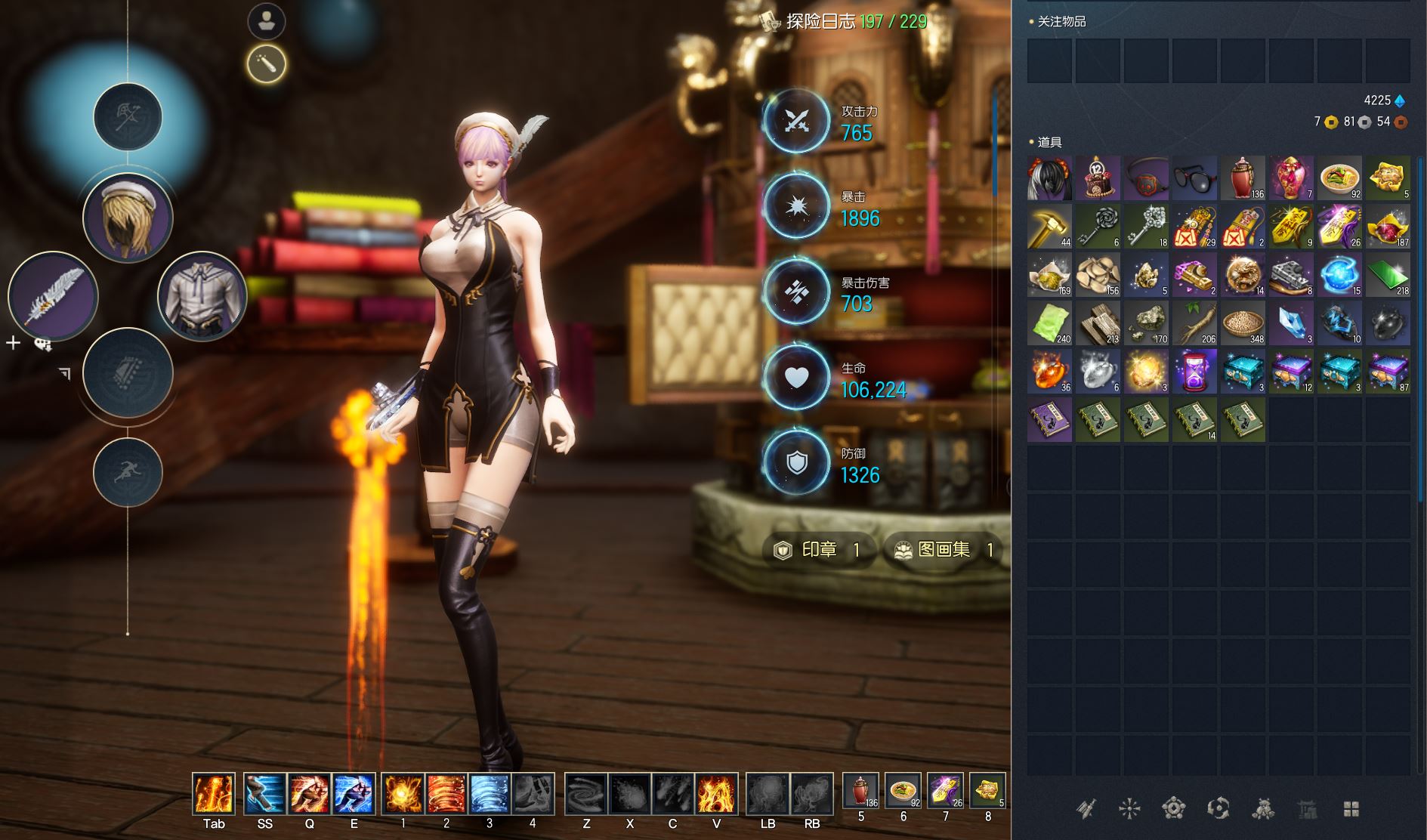This screenshot has height=840, width=1427.
Task: Activate the blue tornado skill on key 3
Action: (x=490, y=794)
